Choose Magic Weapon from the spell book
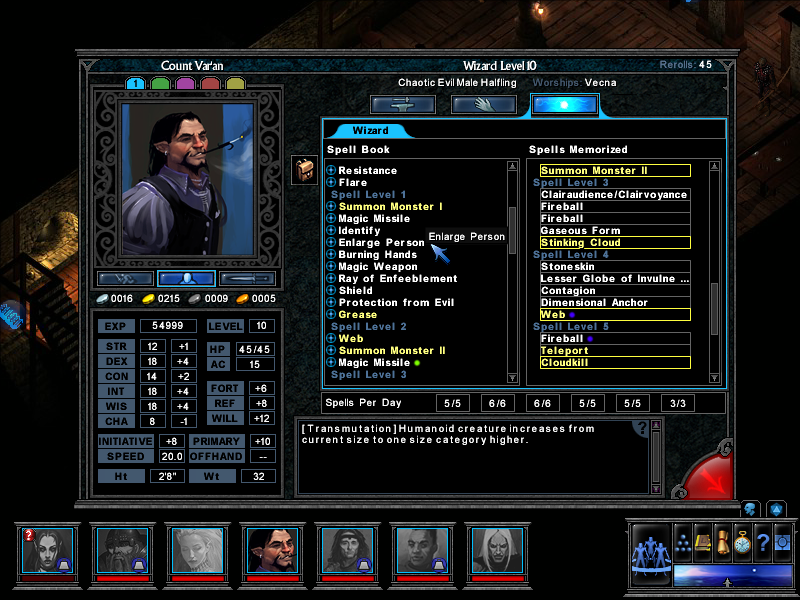800x600 pixels. tap(378, 267)
